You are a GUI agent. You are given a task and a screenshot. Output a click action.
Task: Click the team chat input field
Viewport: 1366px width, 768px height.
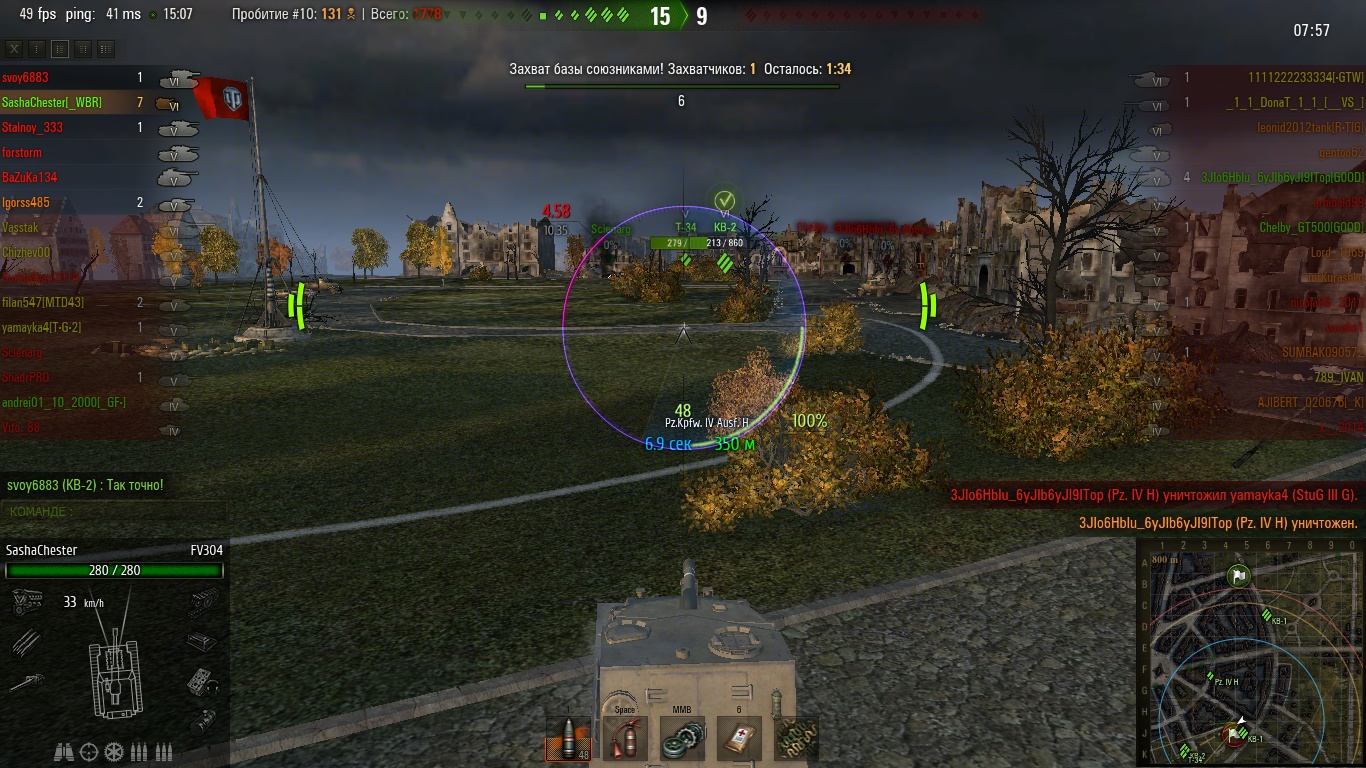[x=112, y=512]
